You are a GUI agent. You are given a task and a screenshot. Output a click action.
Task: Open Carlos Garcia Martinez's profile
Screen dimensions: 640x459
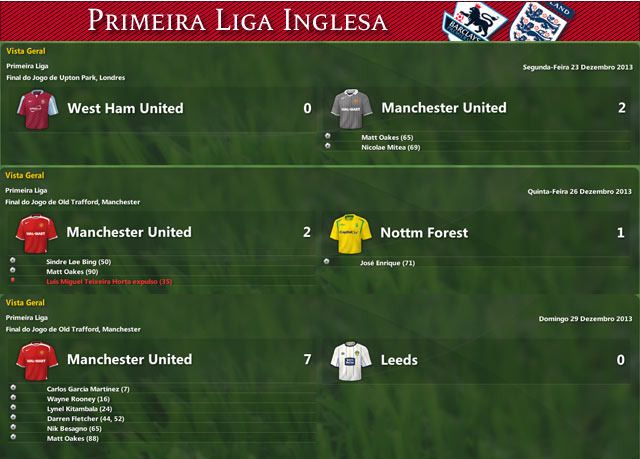click(x=88, y=388)
